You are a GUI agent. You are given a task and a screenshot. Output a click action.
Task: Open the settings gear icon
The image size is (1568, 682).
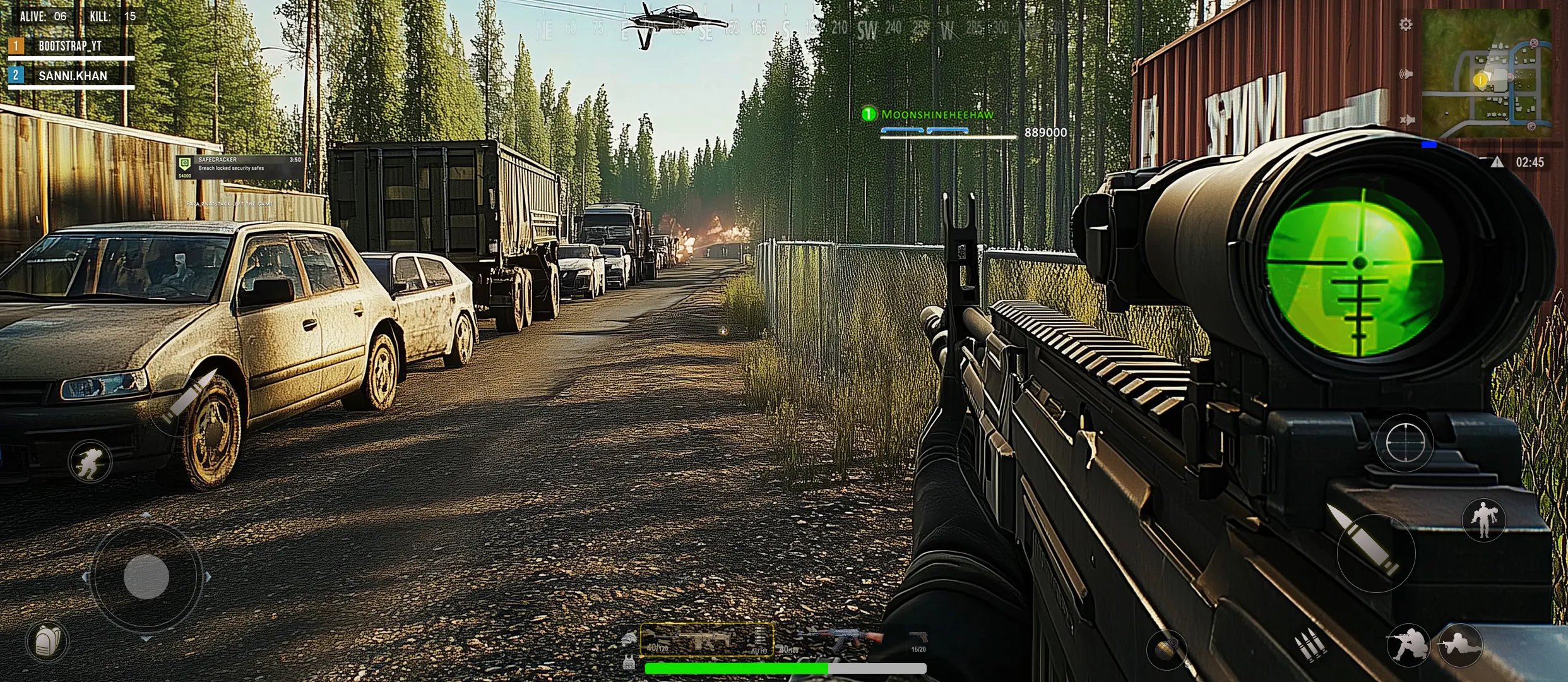pos(1405,25)
